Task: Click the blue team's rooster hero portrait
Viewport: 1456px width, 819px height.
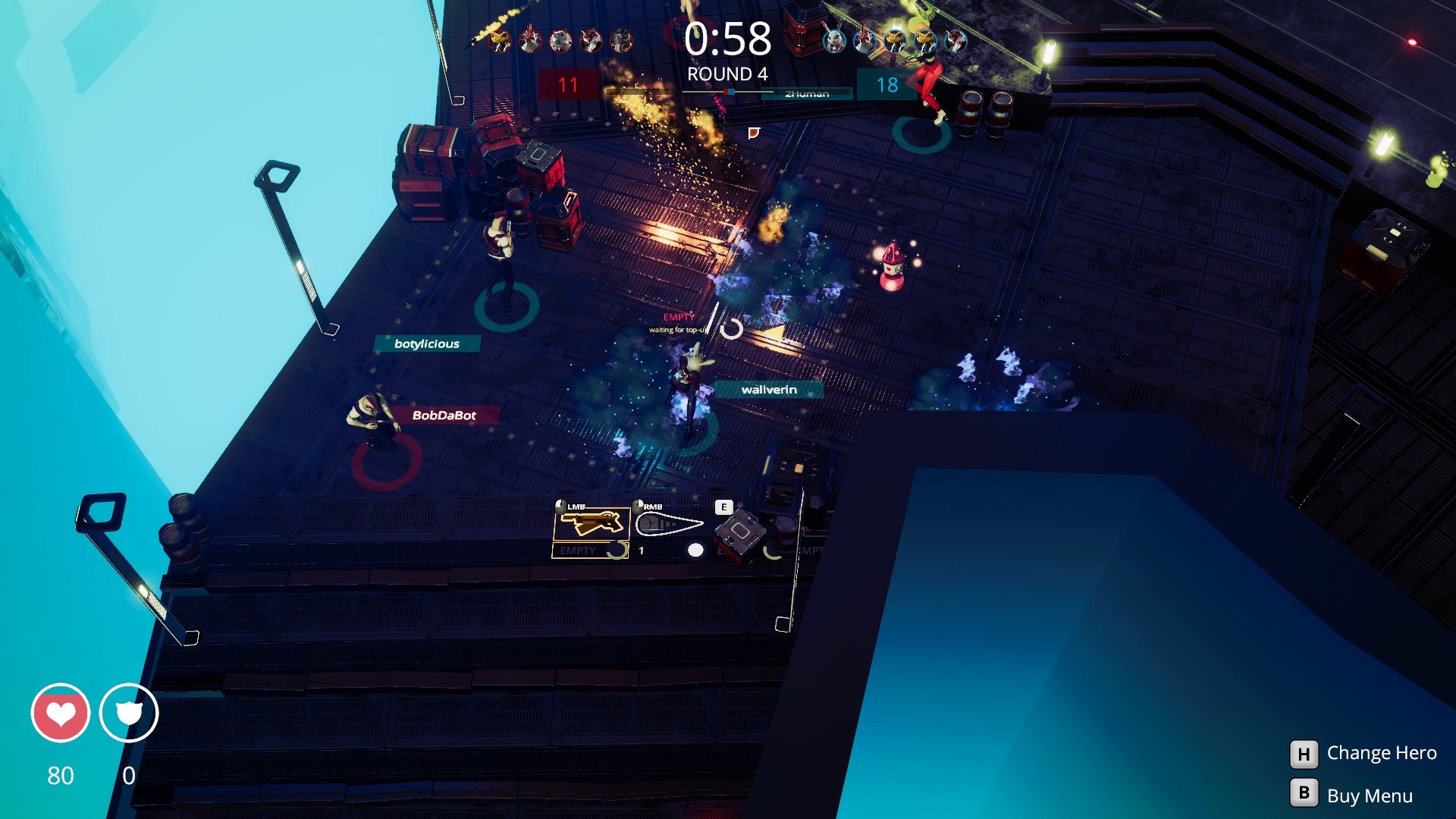Action: (864, 40)
